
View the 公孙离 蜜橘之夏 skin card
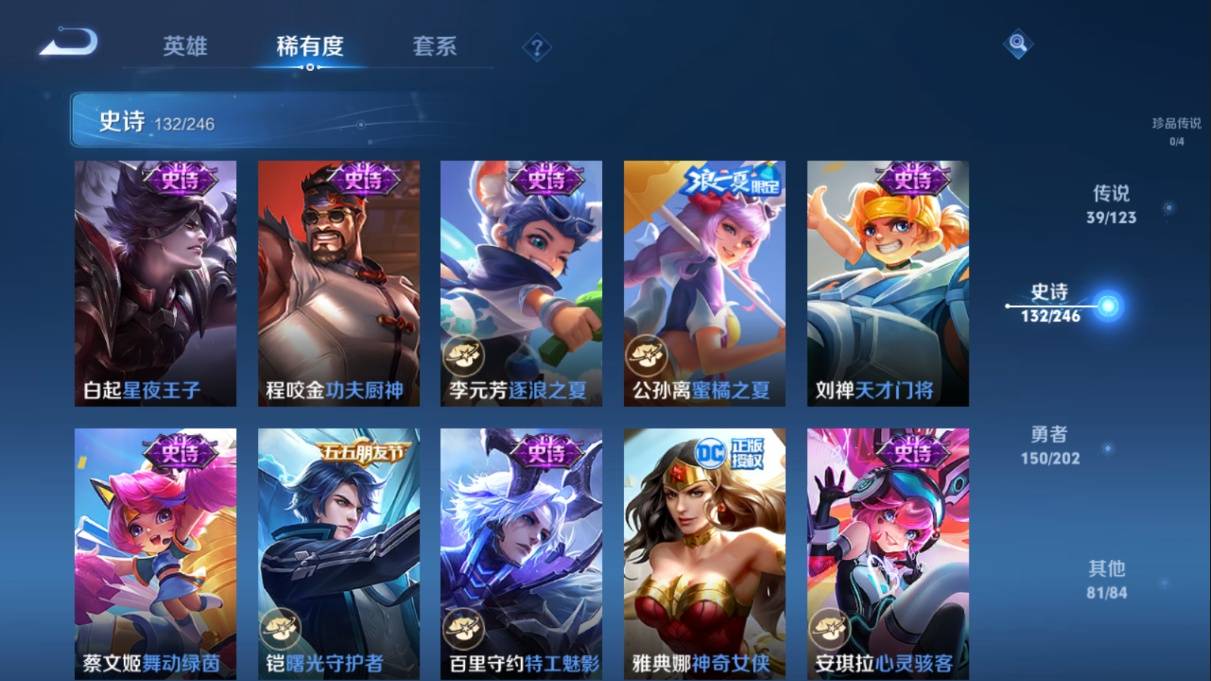[704, 283]
